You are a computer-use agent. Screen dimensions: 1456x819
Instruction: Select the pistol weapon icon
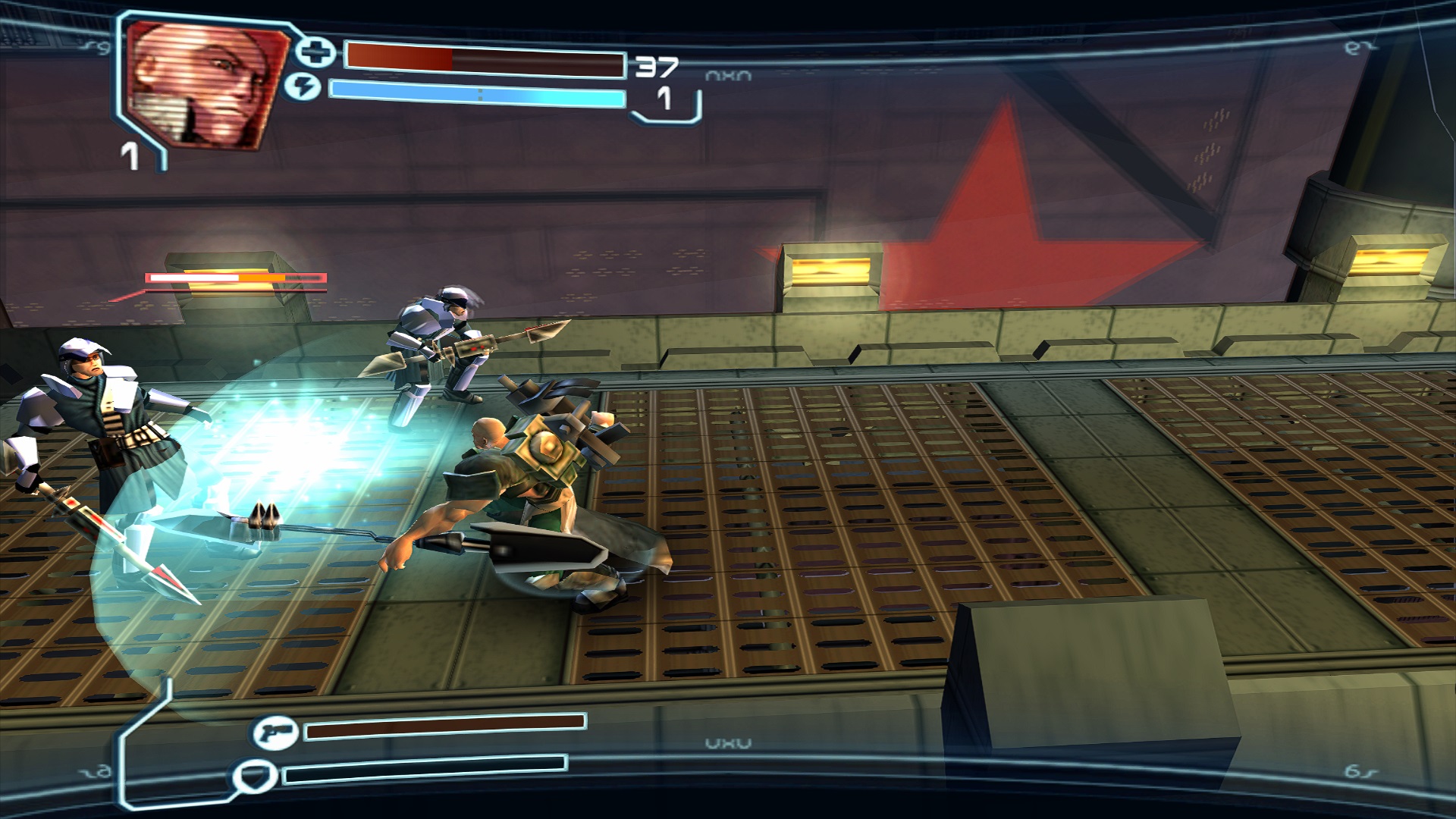pyautogui.click(x=275, y=733)
